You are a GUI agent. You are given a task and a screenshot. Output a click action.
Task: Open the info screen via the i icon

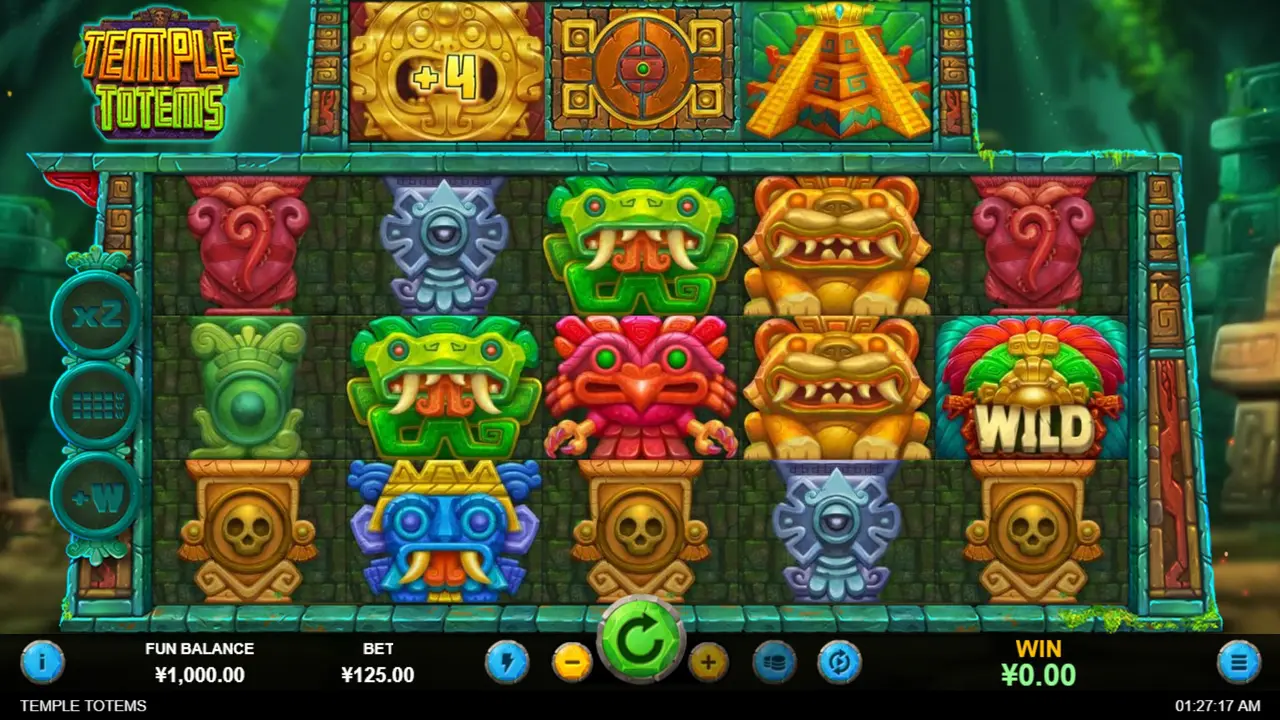pyautogui.click(x=42, y=661)
